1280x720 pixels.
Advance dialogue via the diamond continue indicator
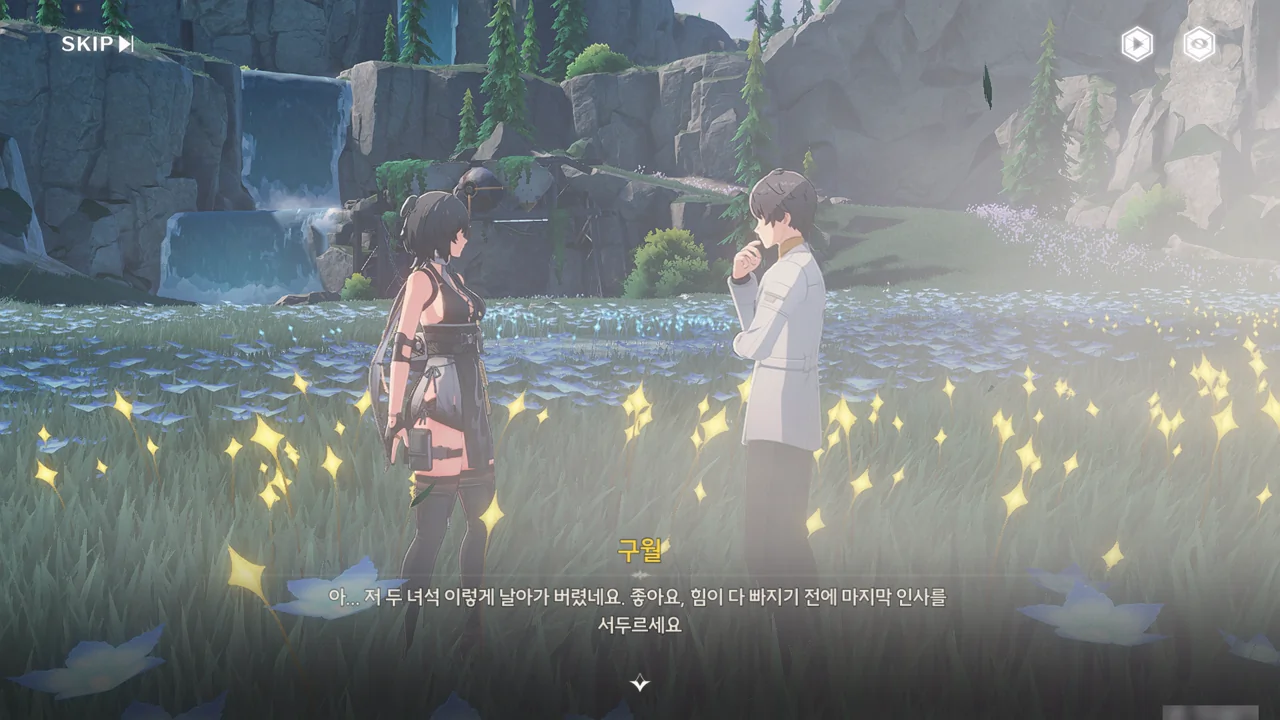pos(640,683)
